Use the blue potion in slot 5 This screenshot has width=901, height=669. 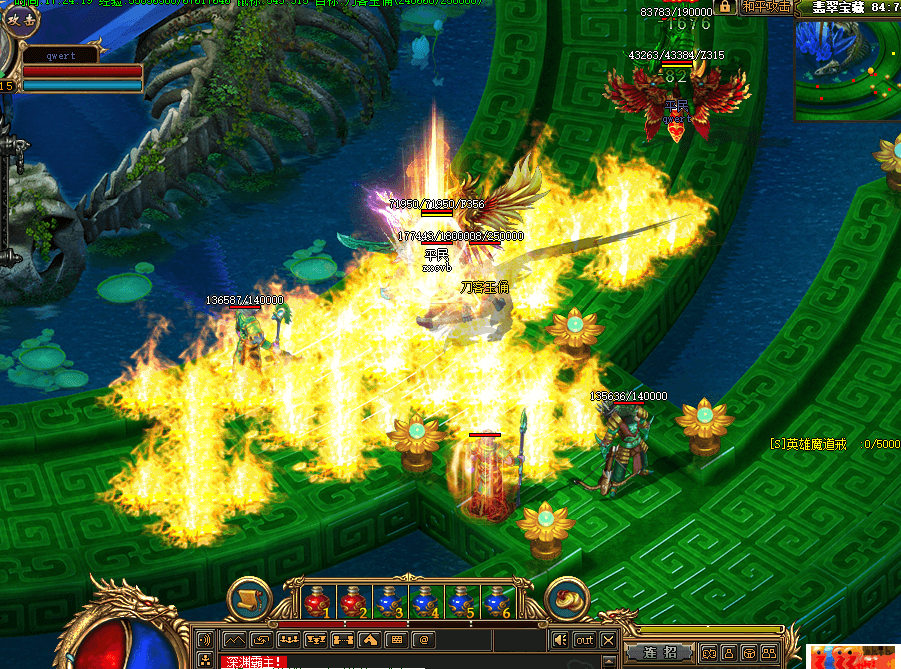click(461, 601)
